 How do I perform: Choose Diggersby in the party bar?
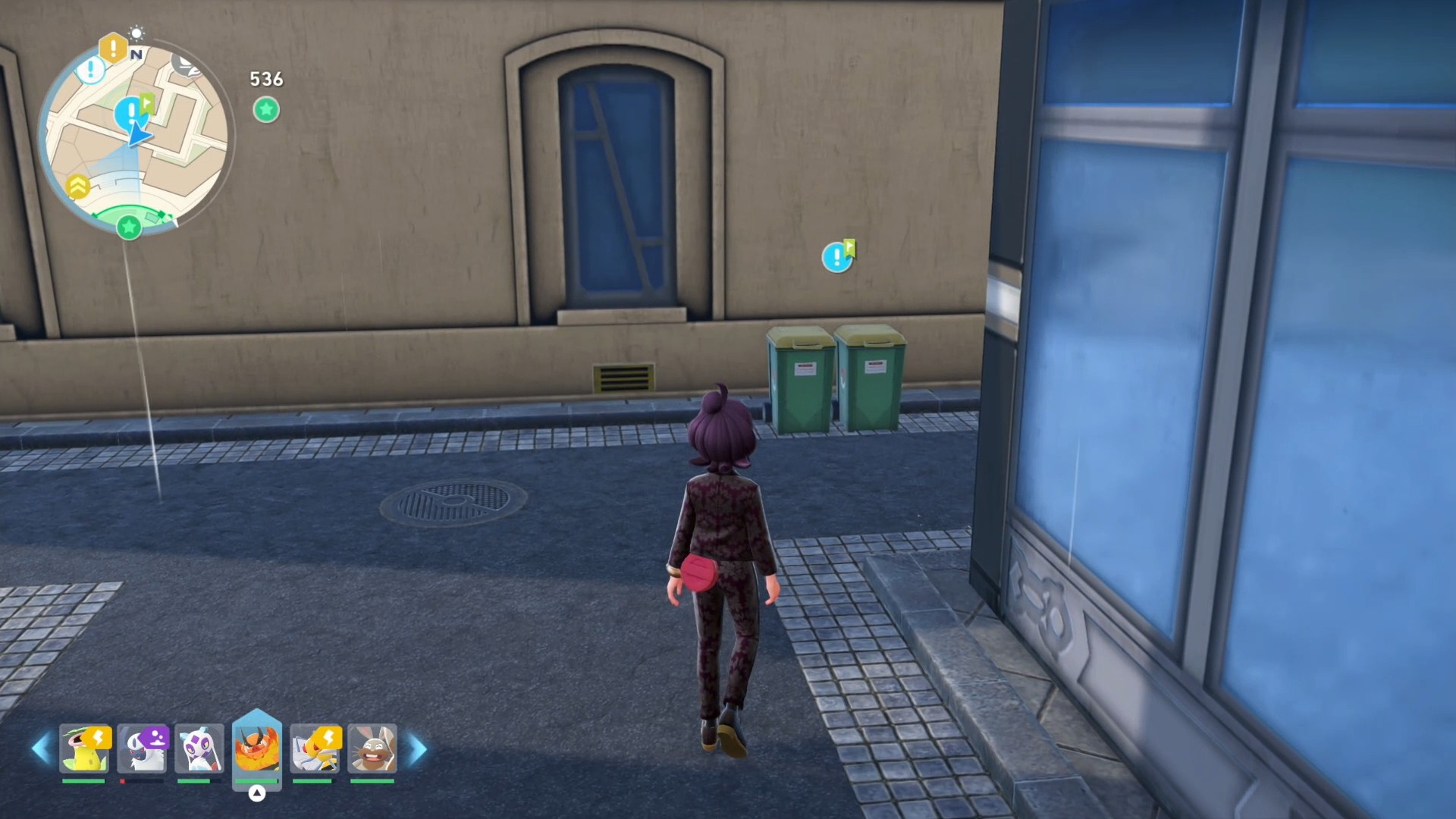[x=372, y=748]
